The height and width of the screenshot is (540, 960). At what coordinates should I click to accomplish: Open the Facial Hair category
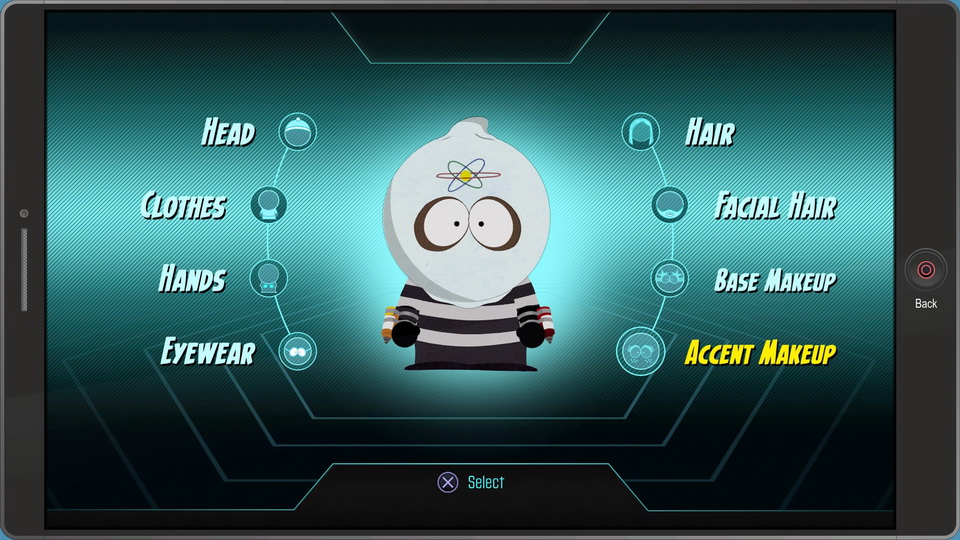(x=775, y=206)
